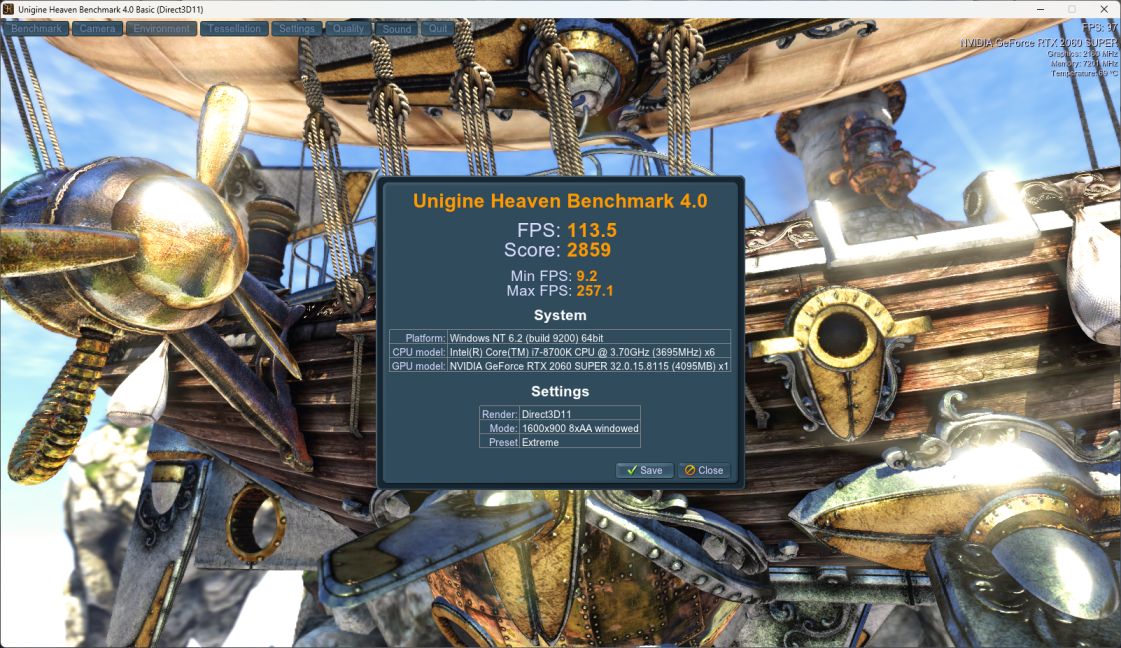Change the Quality option
This screenshot has height=648, width=1121.
[348, 29]
